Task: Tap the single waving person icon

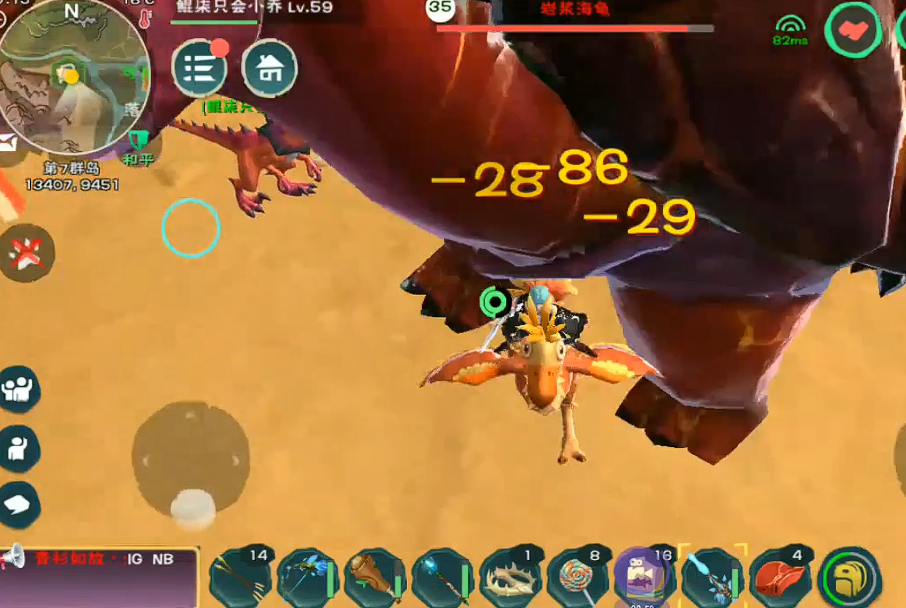Action: (19, 449)
